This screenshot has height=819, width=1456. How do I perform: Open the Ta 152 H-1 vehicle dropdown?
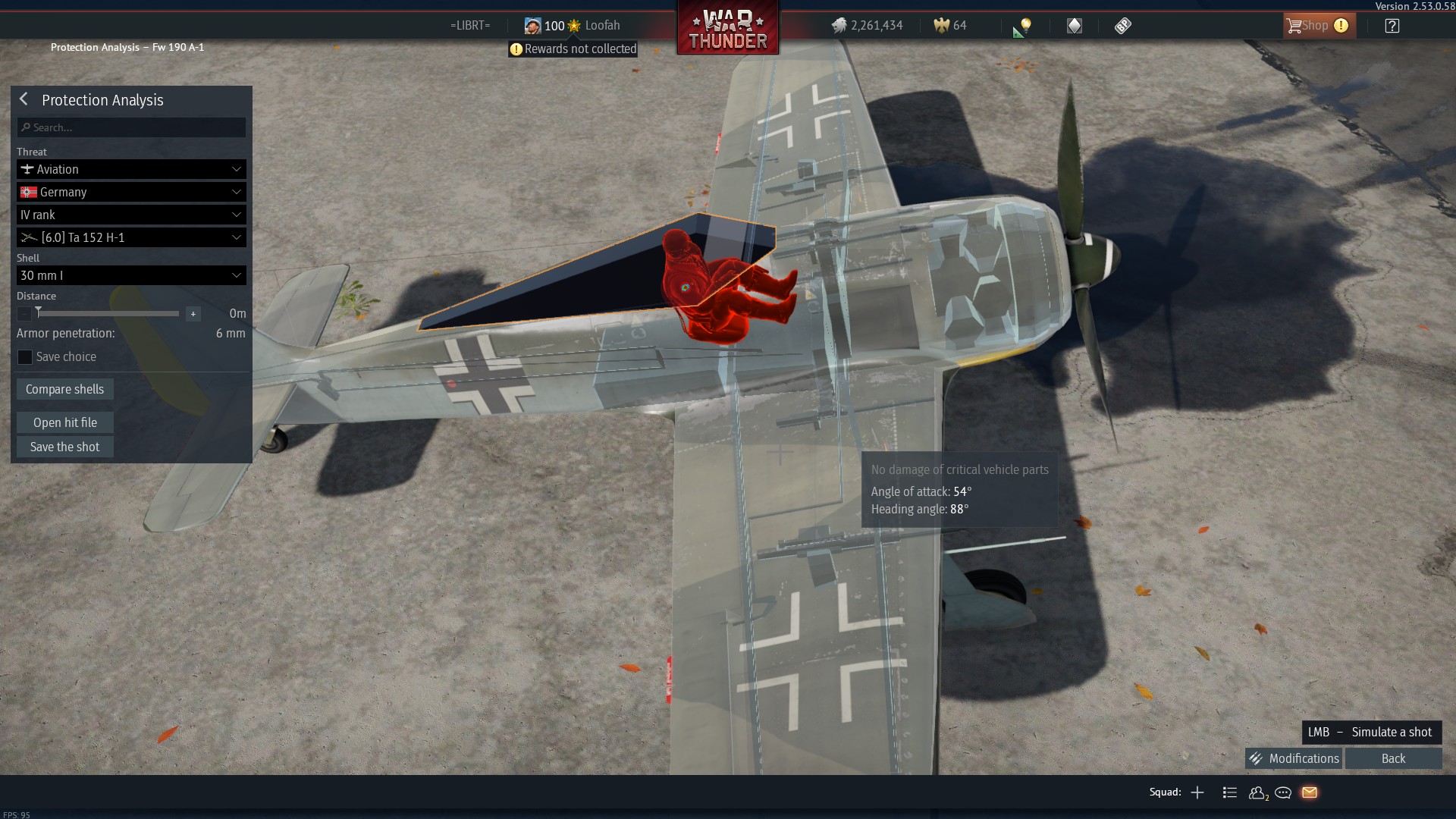[131, 237]
